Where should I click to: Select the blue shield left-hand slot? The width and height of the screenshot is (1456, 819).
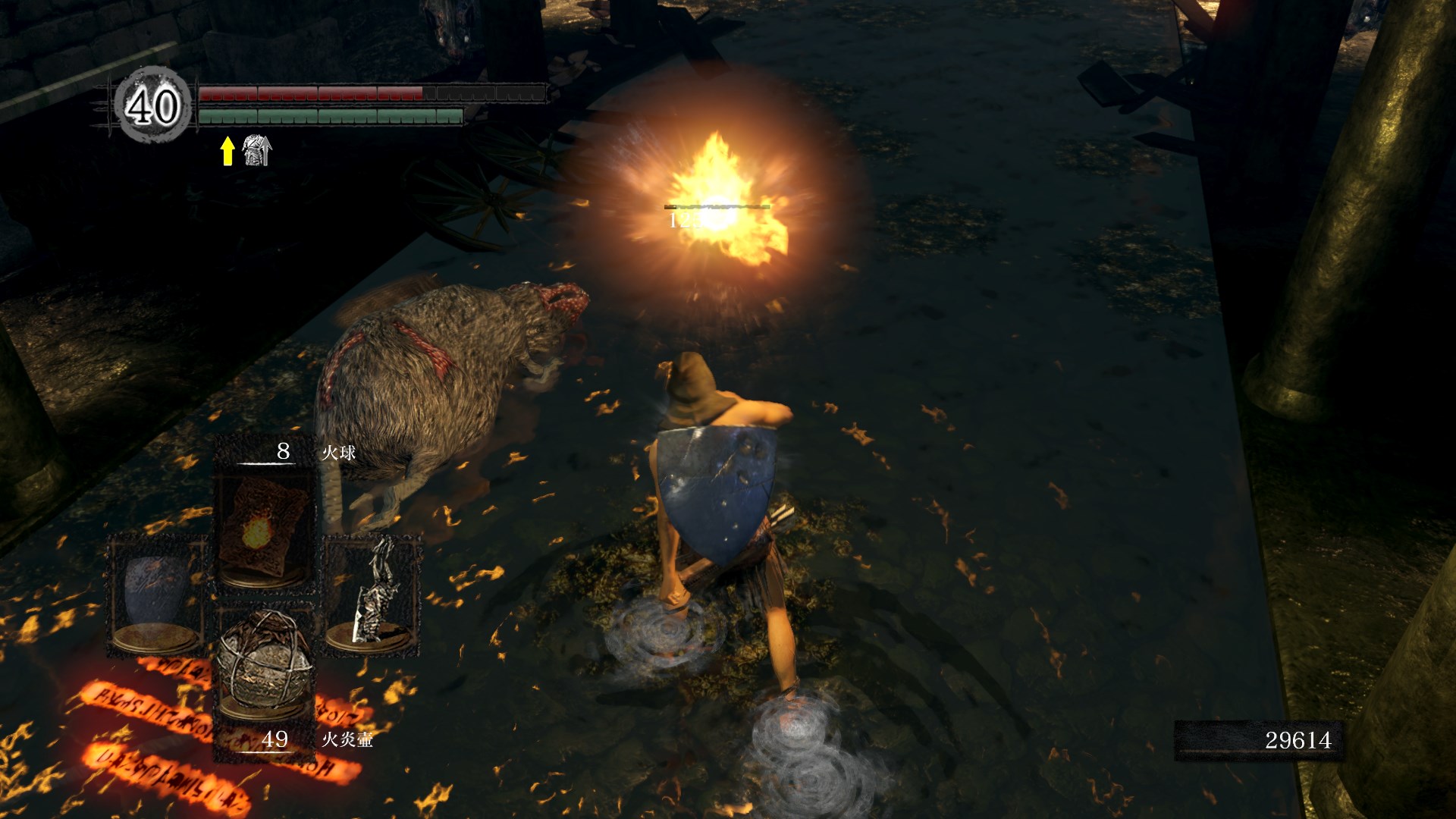click(x=157, y=595)
